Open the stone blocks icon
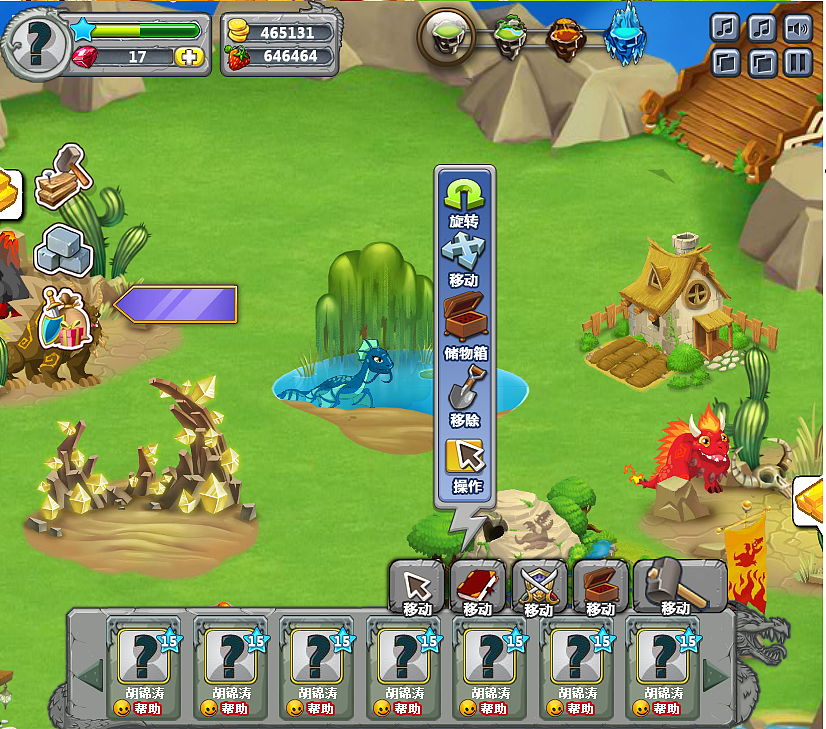Viewport: 826px width, 729px height. click(63, 248)
